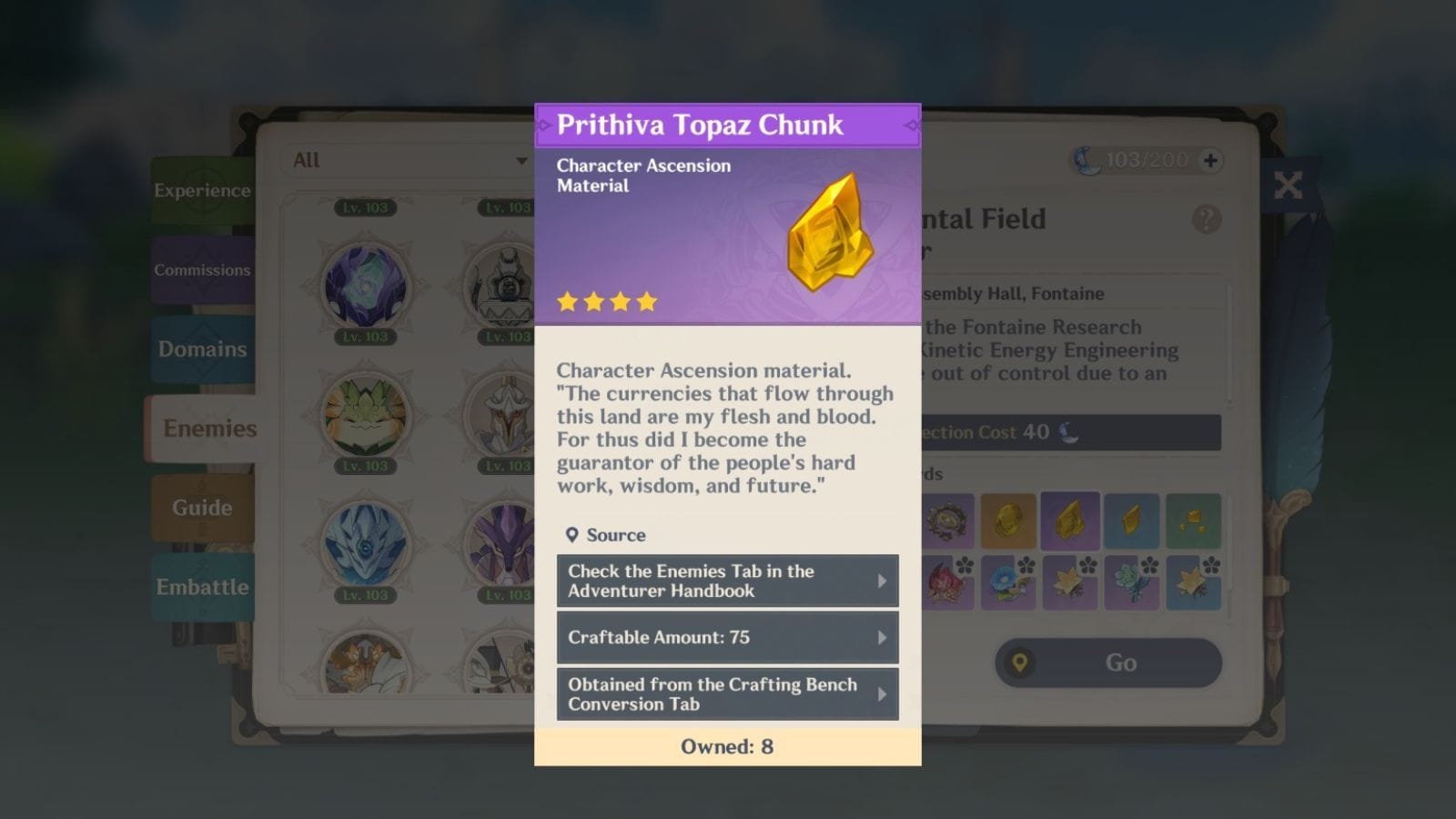Open the All filter dropdown
This screenshot has width=1456, height=819.
(407, 160)
